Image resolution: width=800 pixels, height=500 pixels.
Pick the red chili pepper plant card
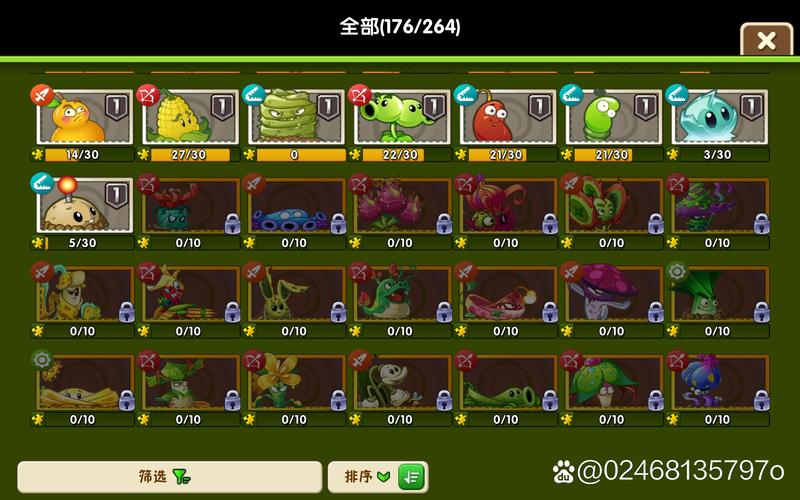(x=506, y=119)
